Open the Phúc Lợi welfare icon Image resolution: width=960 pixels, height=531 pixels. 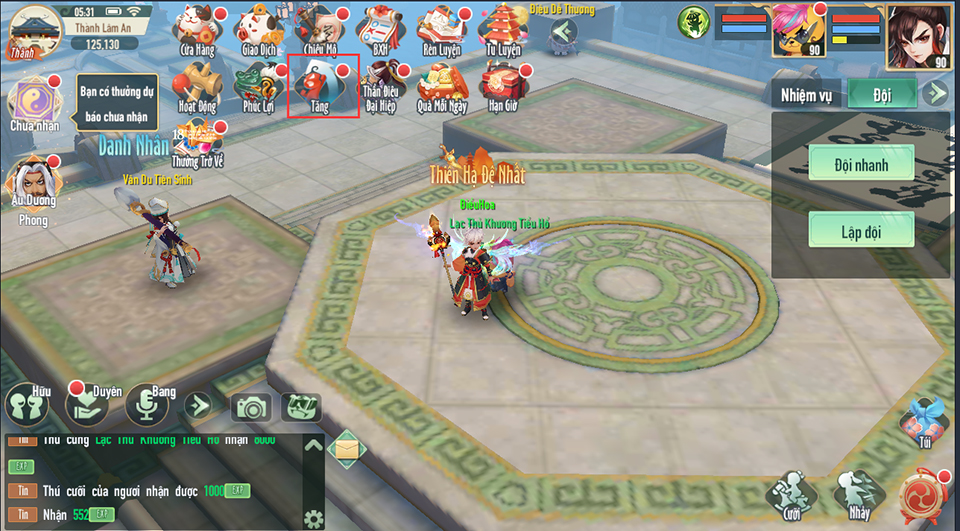(258, 86)
